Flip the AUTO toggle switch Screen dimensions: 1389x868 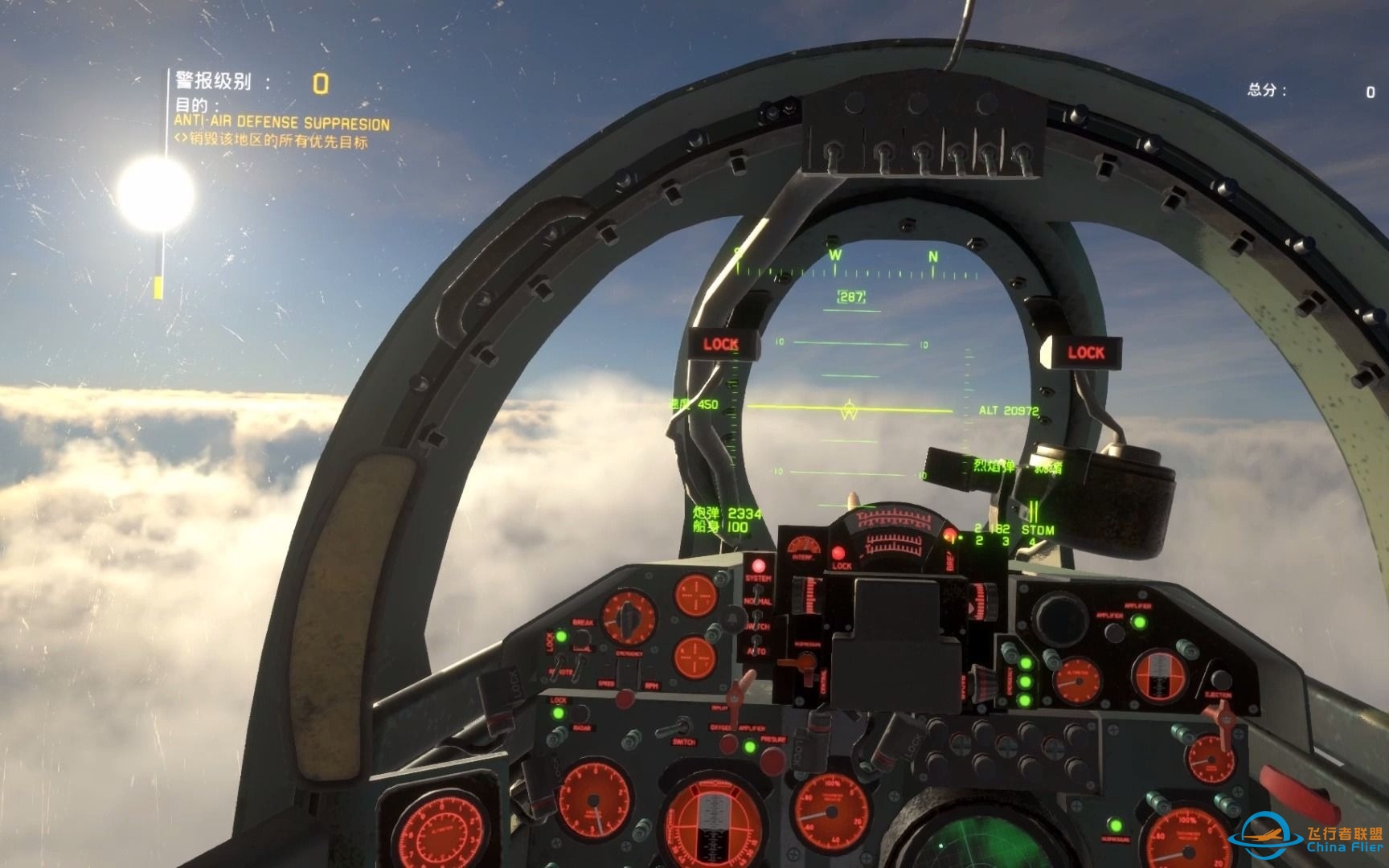pos(756,637)
